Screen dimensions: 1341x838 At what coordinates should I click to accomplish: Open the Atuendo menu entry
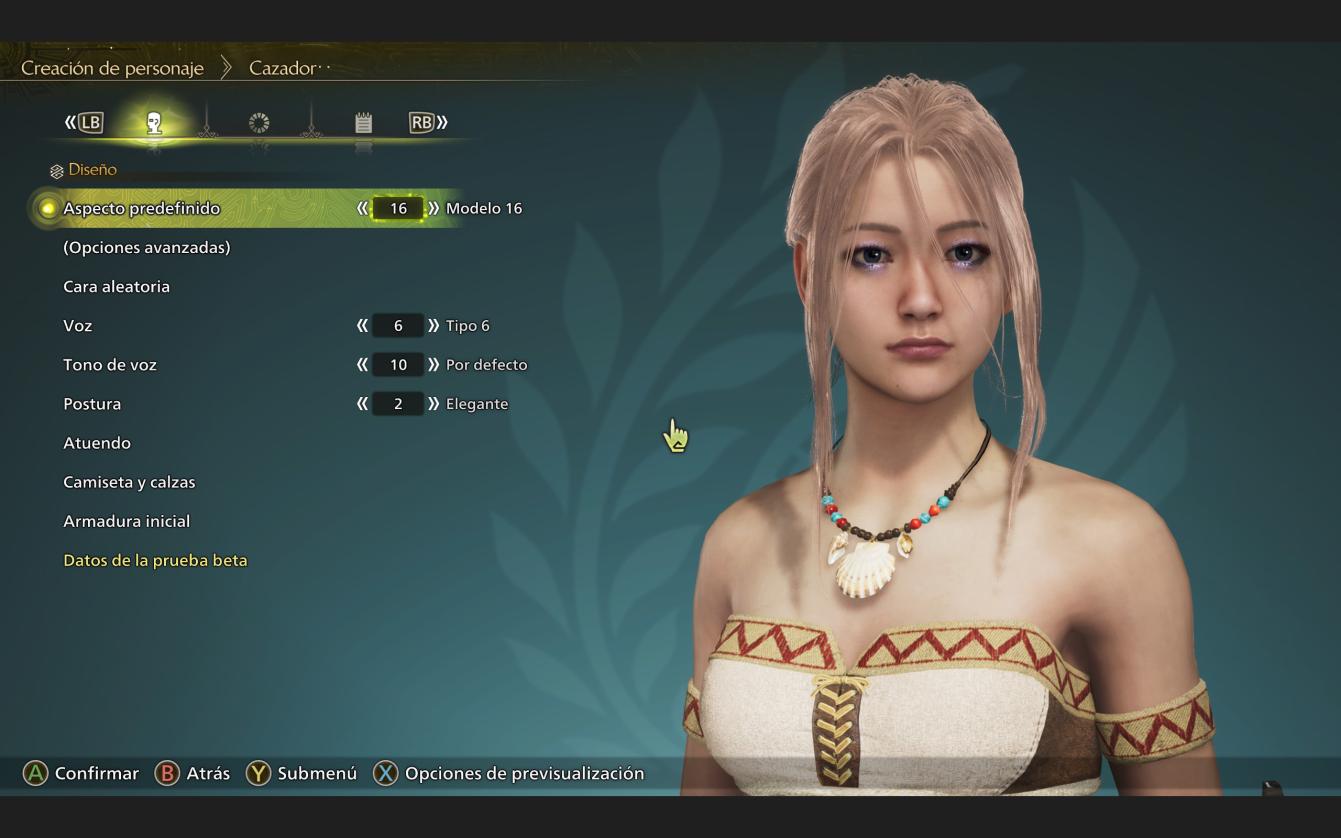pos(97,442)
